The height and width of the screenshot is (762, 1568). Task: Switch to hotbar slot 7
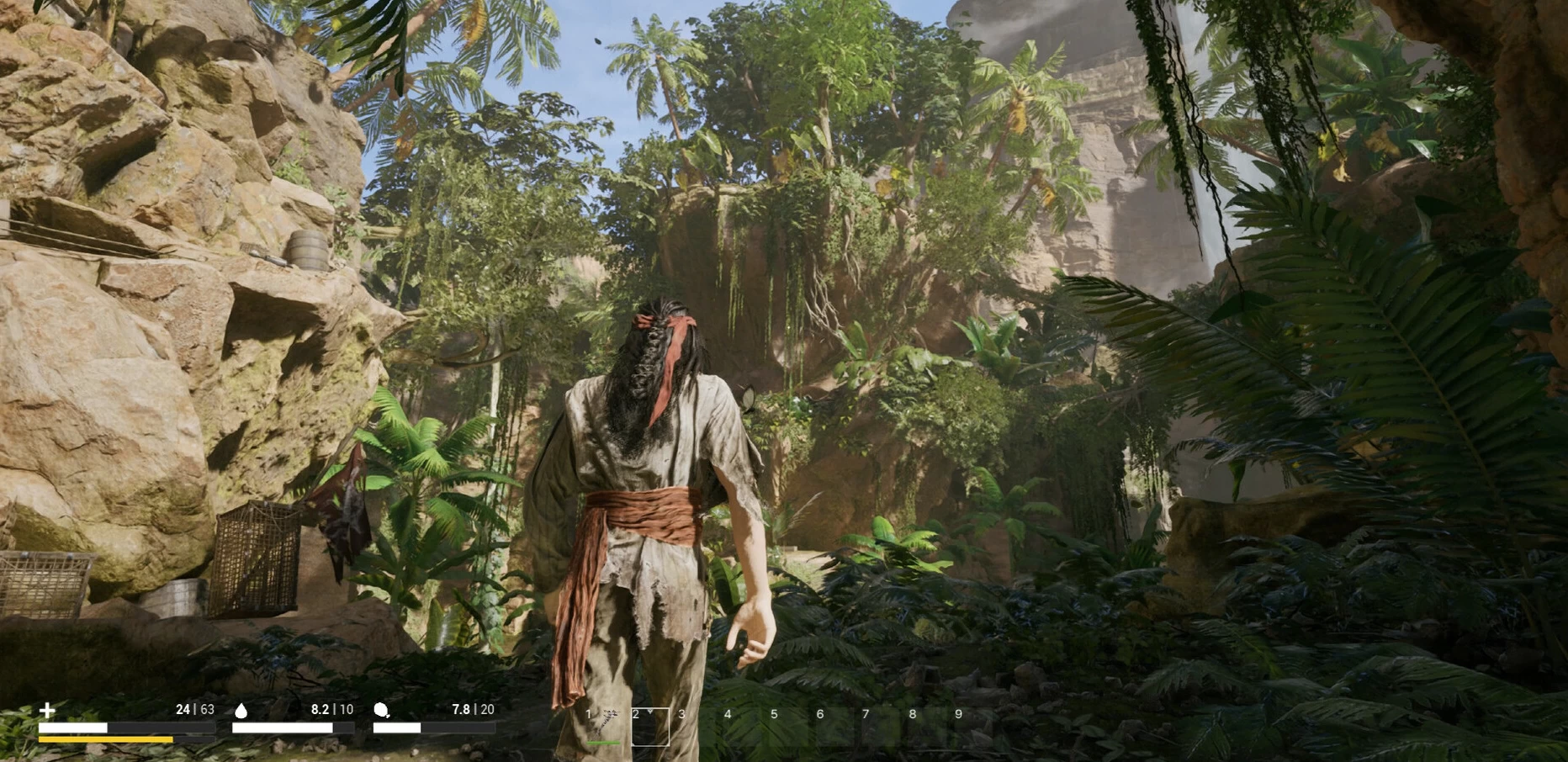(x=881, y=727)
